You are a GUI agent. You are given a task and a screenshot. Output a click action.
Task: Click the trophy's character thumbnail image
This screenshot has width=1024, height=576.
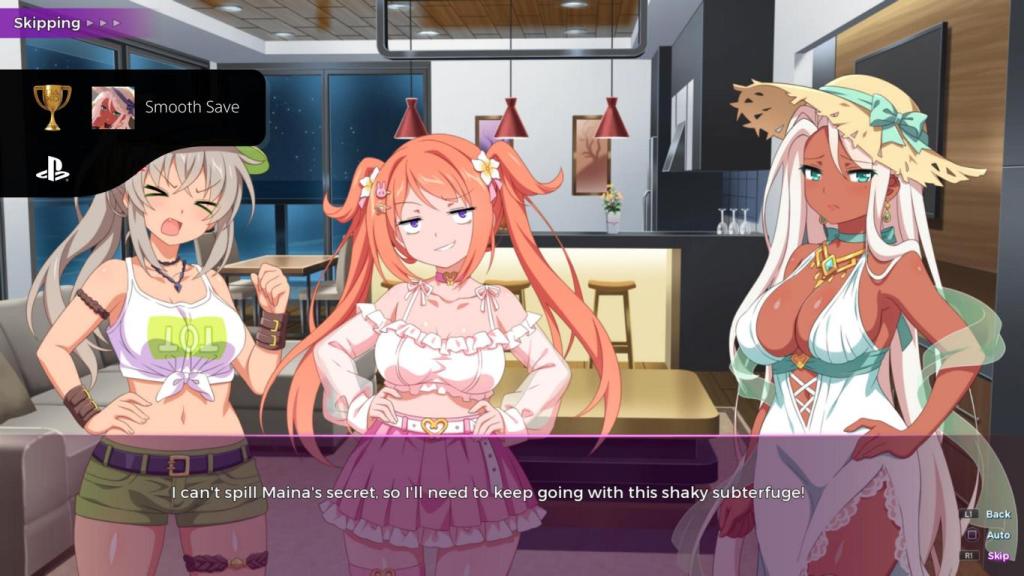[113, 107]
